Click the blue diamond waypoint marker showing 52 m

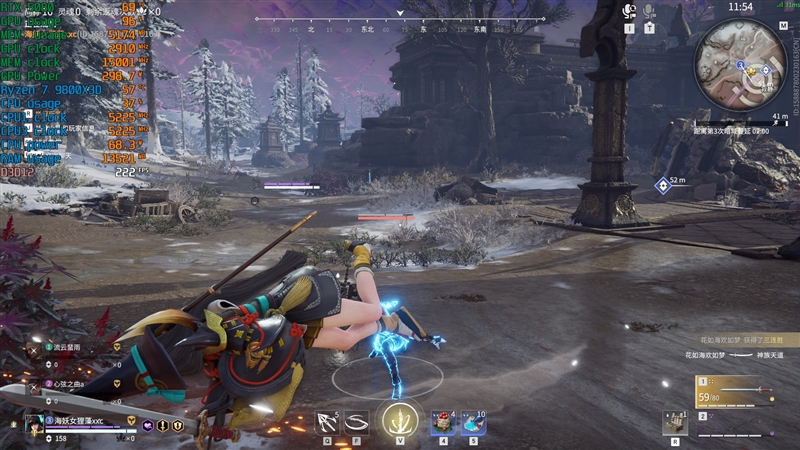tap(660, 184)
